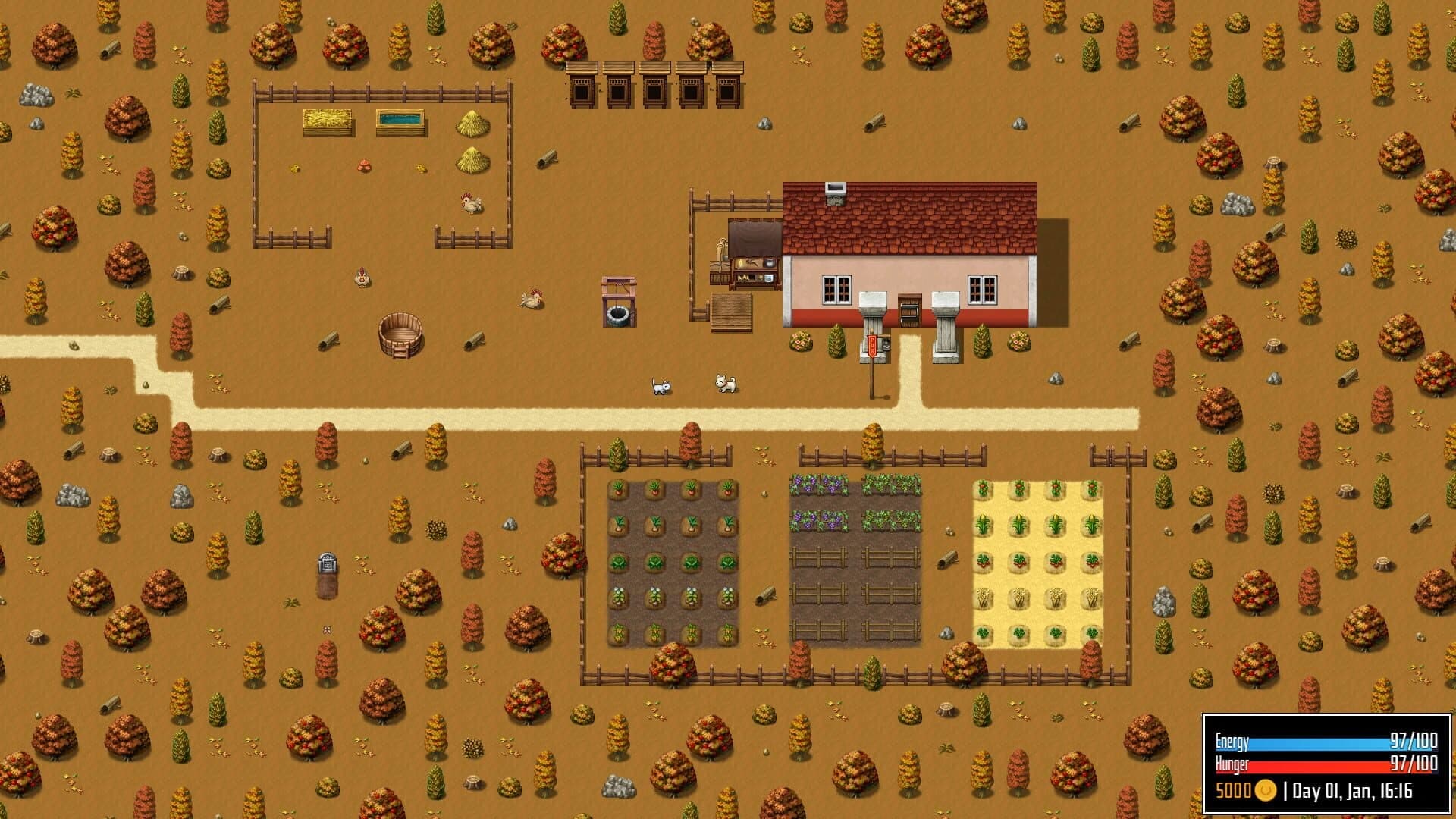Click the chimney on the farmhouse roof

836,191
